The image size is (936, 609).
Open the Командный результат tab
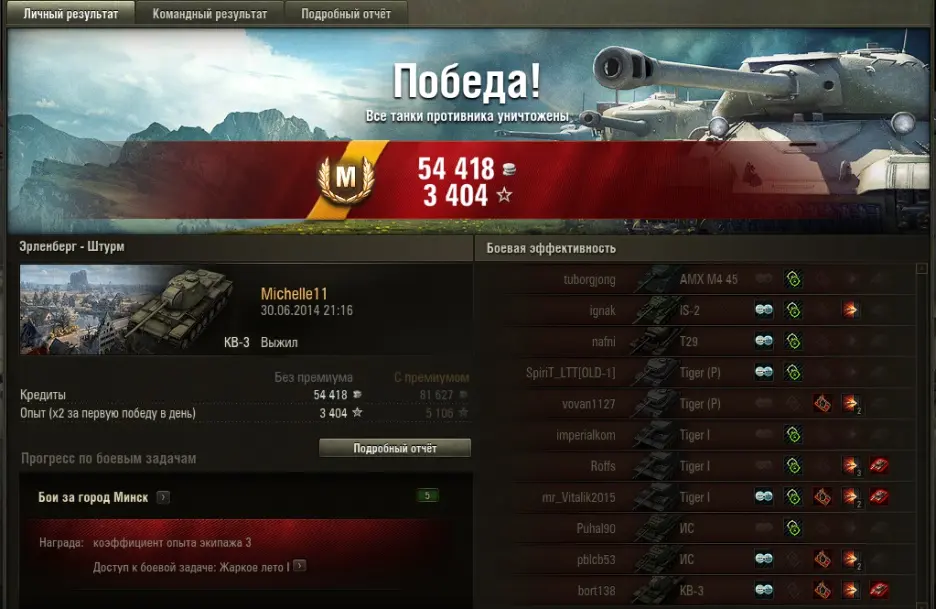click(x=210, y=14)
